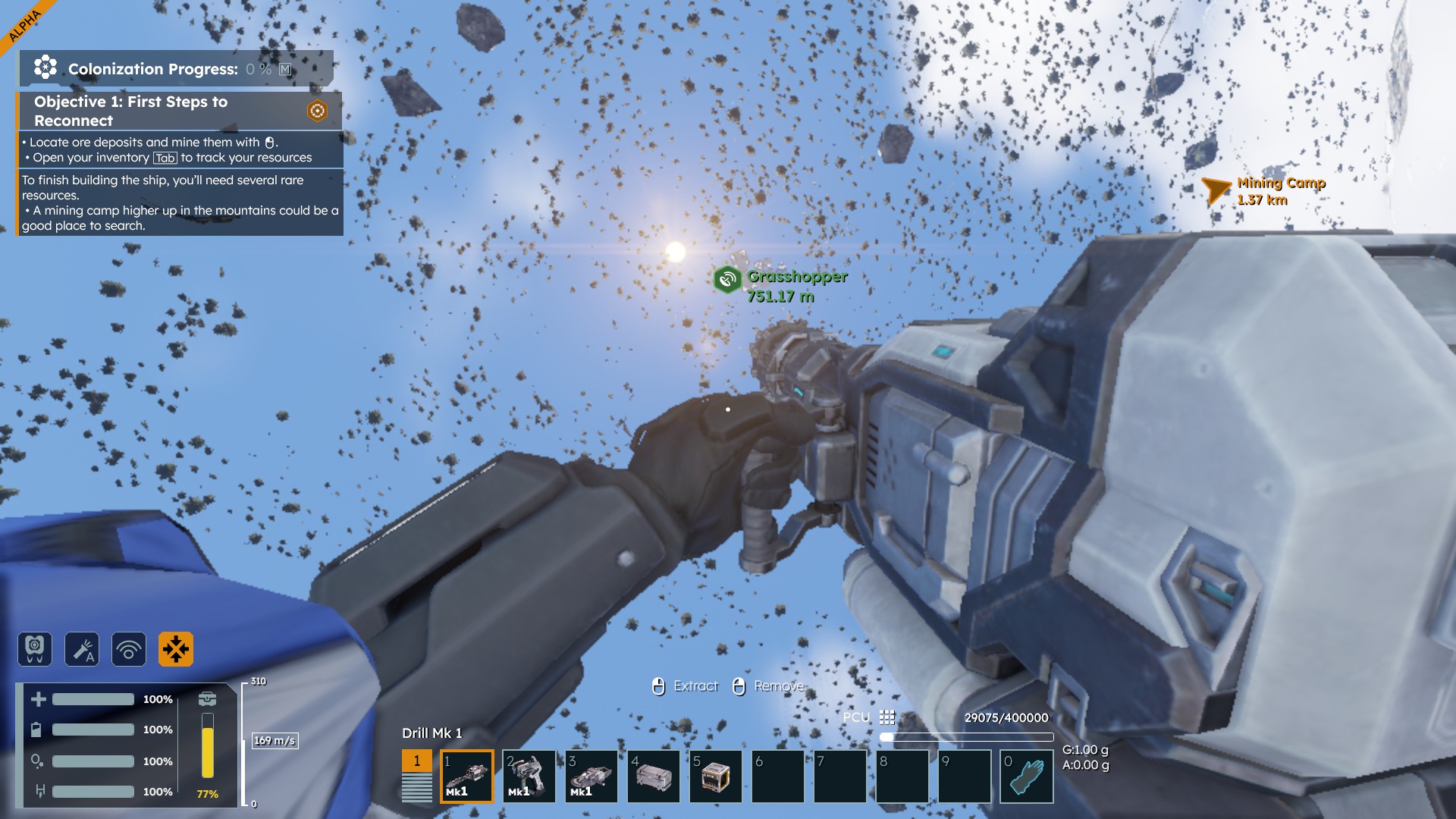Toggle the jetpack icon
The width and height of the screenshot is (1456, 819).
pyautogui.click(x=35, y=649)
